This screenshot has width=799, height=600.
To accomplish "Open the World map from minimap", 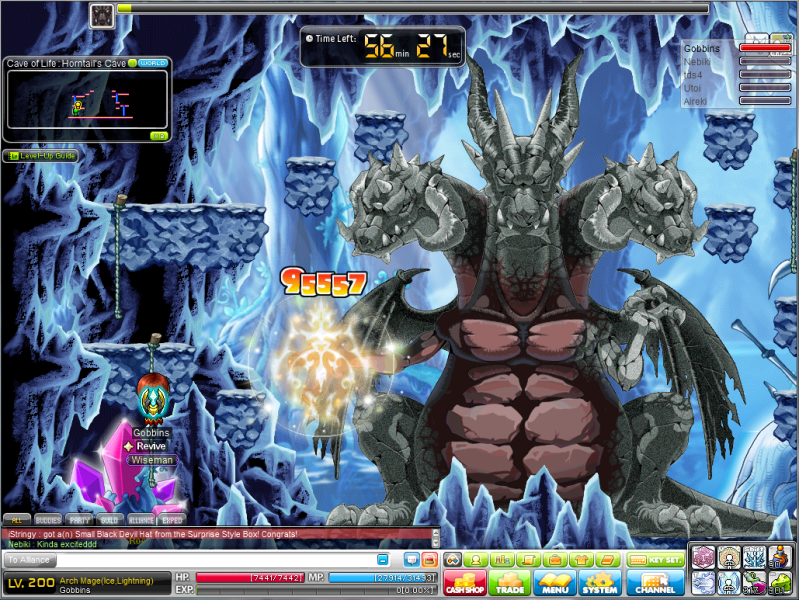I will point(152,63).
